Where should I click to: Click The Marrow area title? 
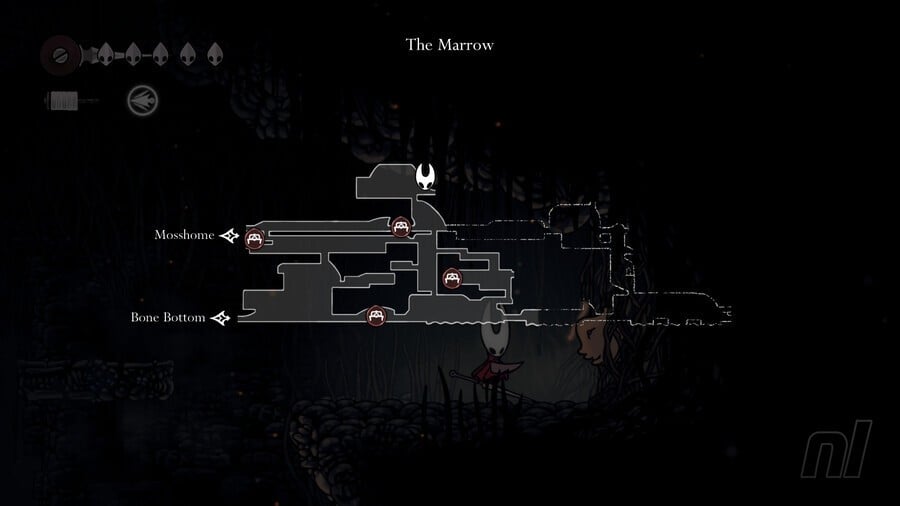click(x=449, y=45)
